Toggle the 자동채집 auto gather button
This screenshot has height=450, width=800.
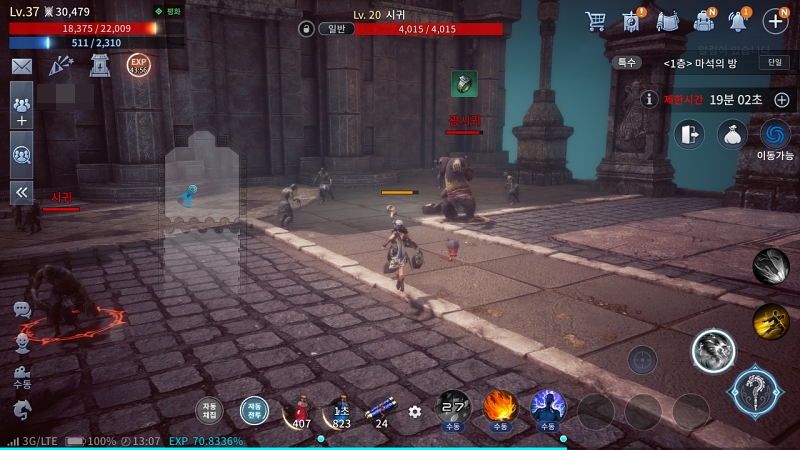point(209,410)
